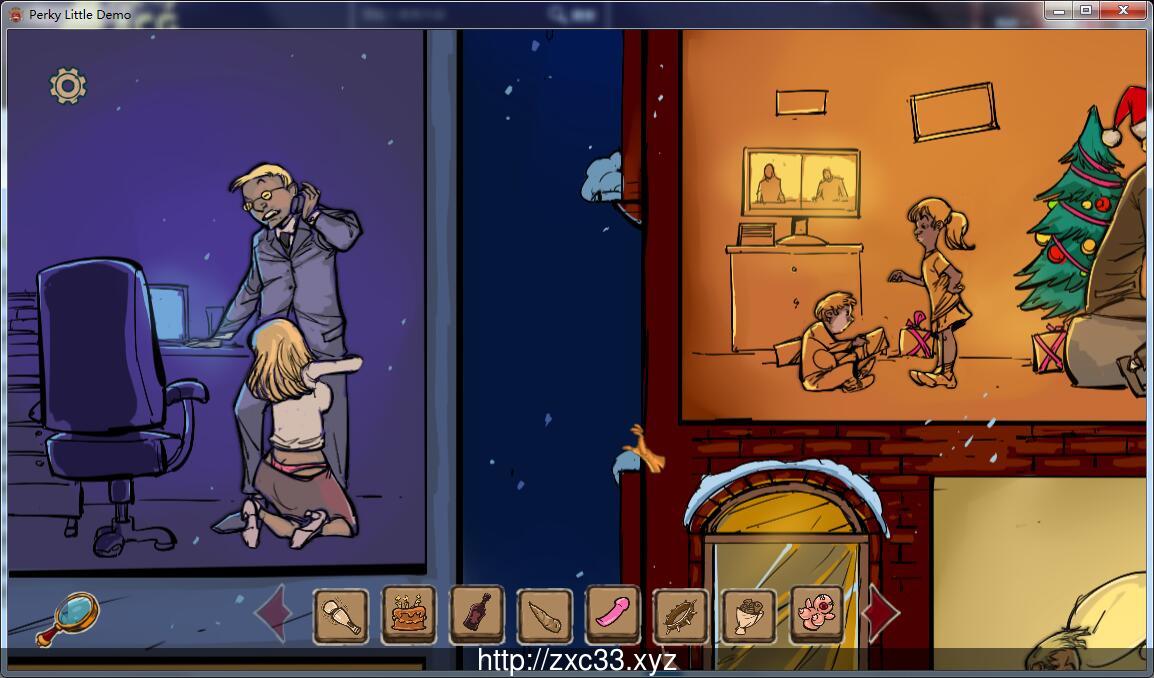Select the massager wand item slot
Viewport: 1154px width, 678px height.
(x=341, y=614)
